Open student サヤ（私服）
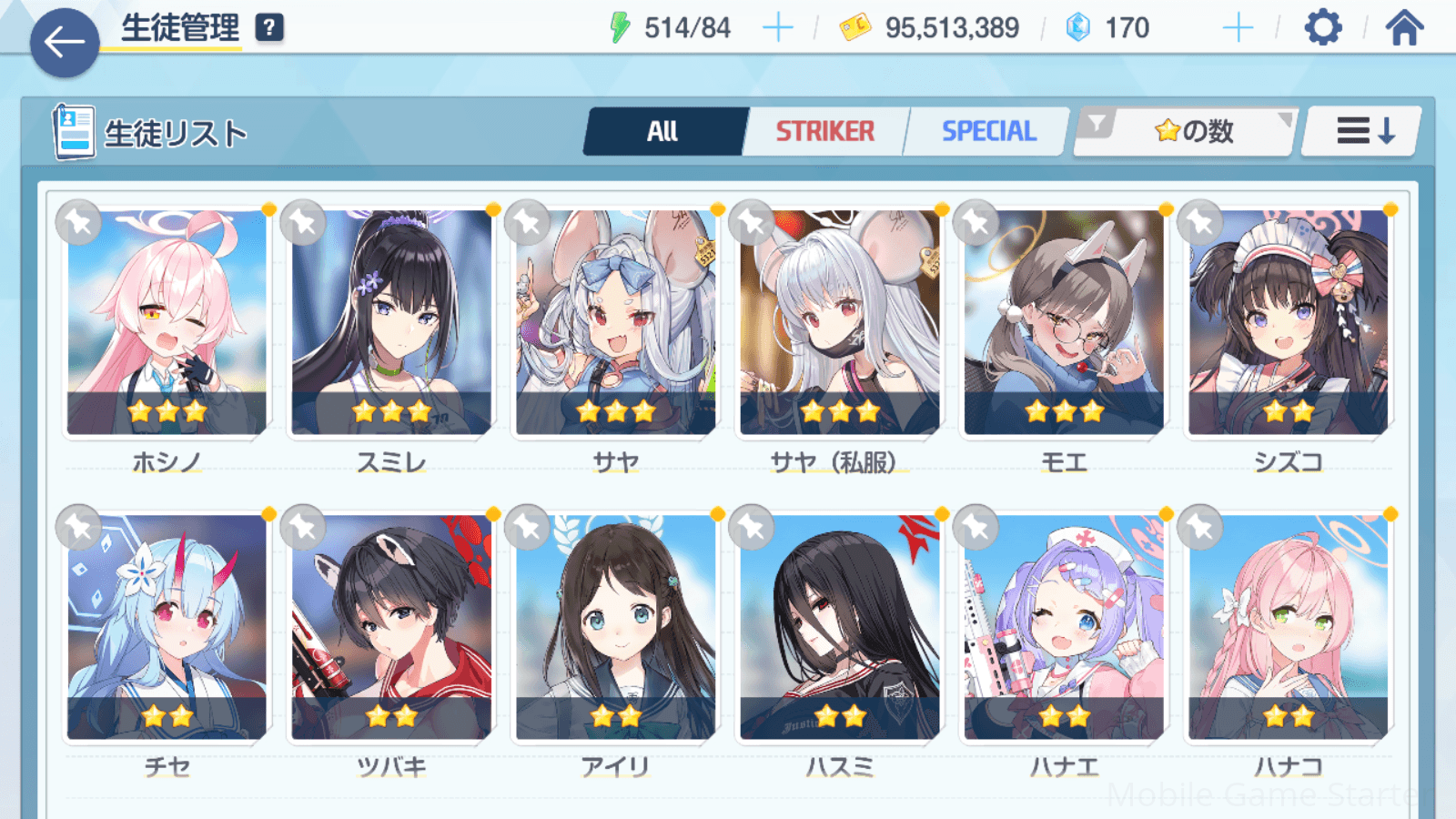Screen dimensions: 1456x819 click(x=839, y=323)
